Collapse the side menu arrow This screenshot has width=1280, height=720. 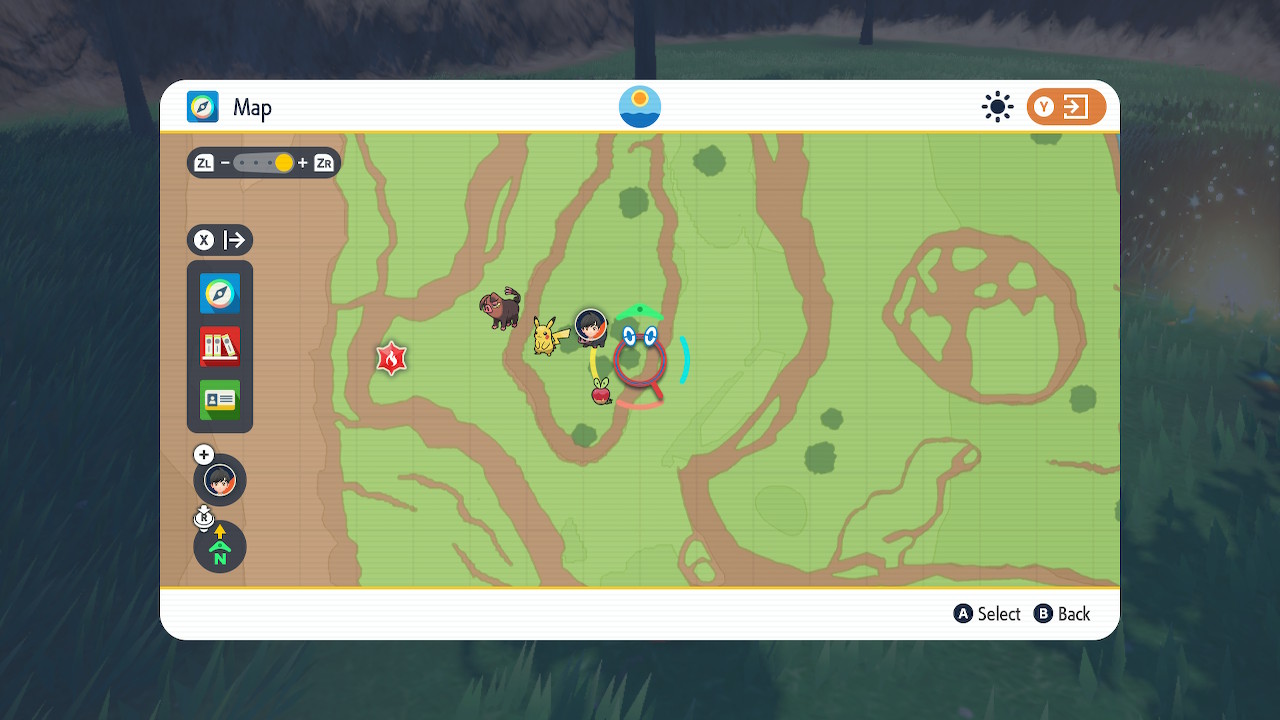tap(220, 240)
